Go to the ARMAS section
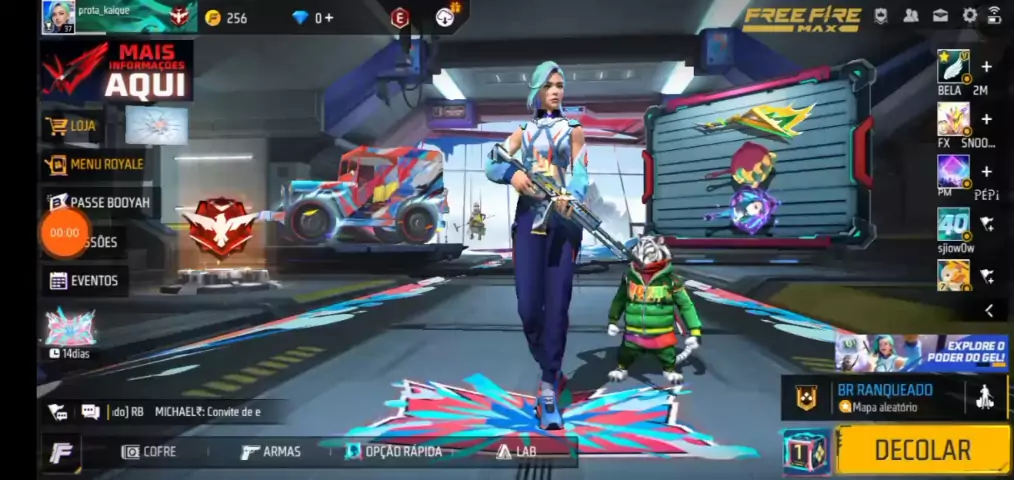 tap(271, 452)
